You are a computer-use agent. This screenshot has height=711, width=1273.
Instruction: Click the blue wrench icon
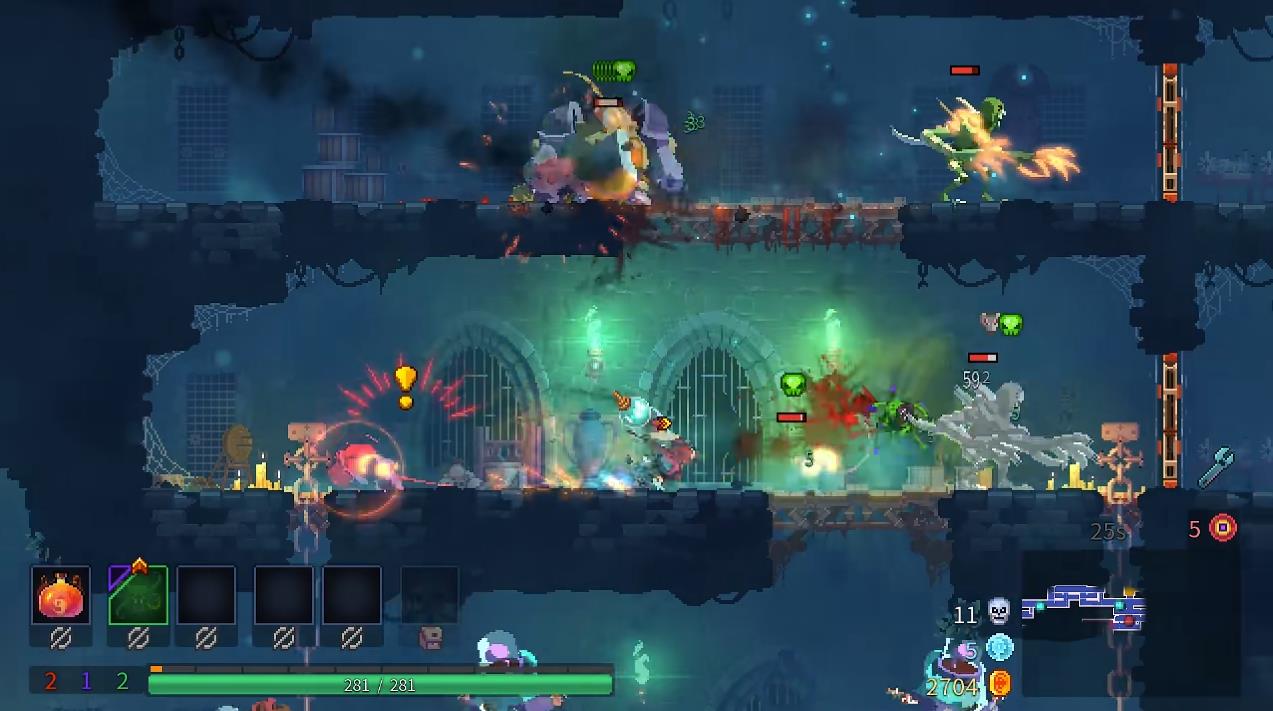pyautogui.click(x=1215, y=467)
